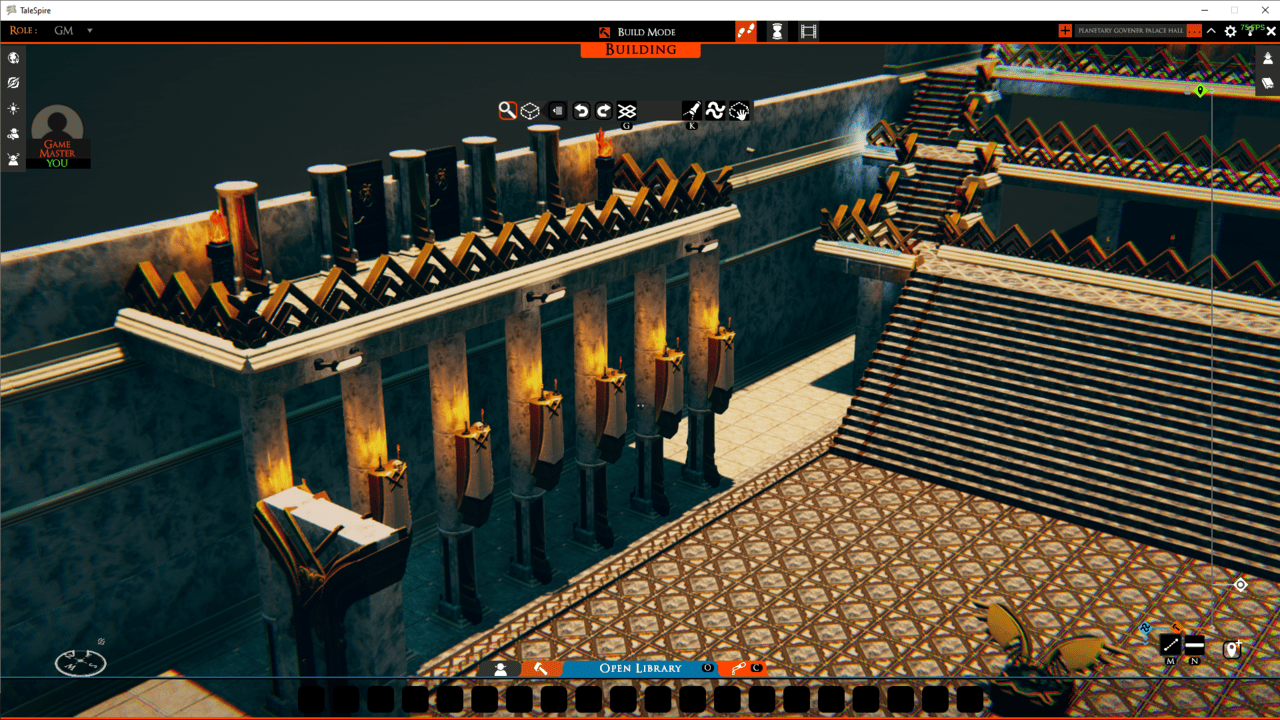Activate the pin tool labeled K
1280x720 pixels.
click(690, 111)
